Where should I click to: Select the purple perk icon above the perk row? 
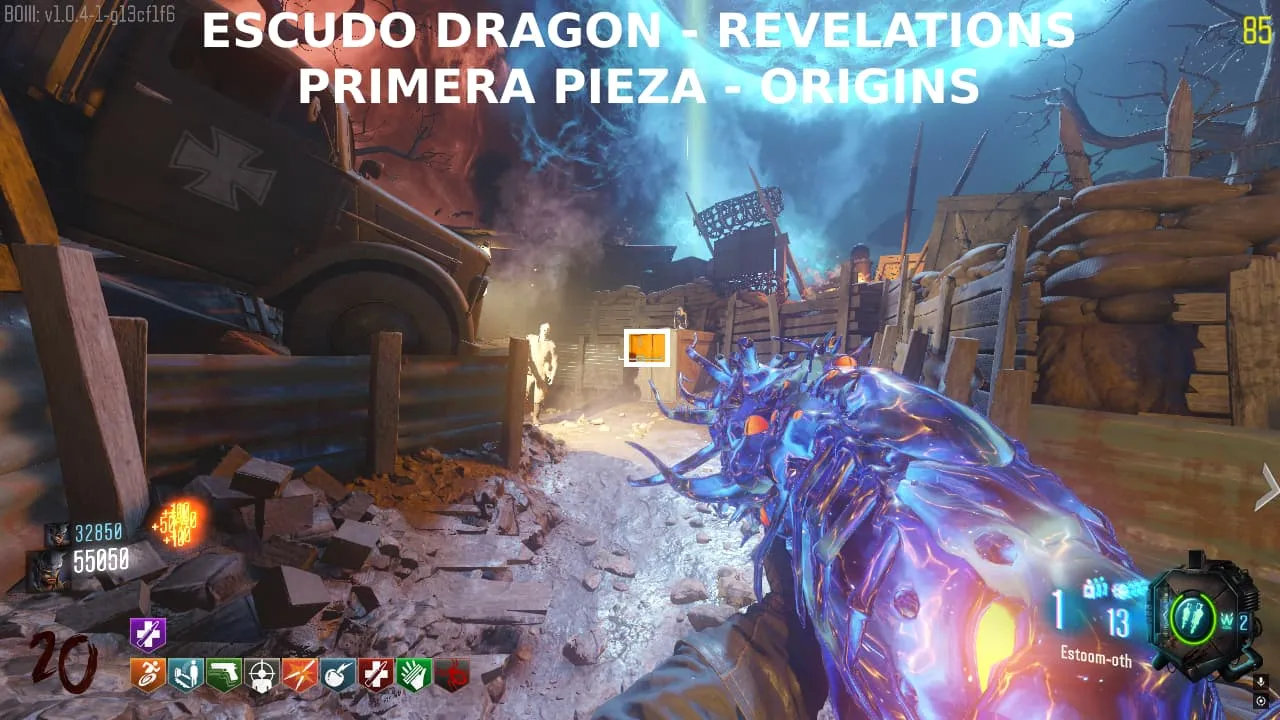pos(147,633)
